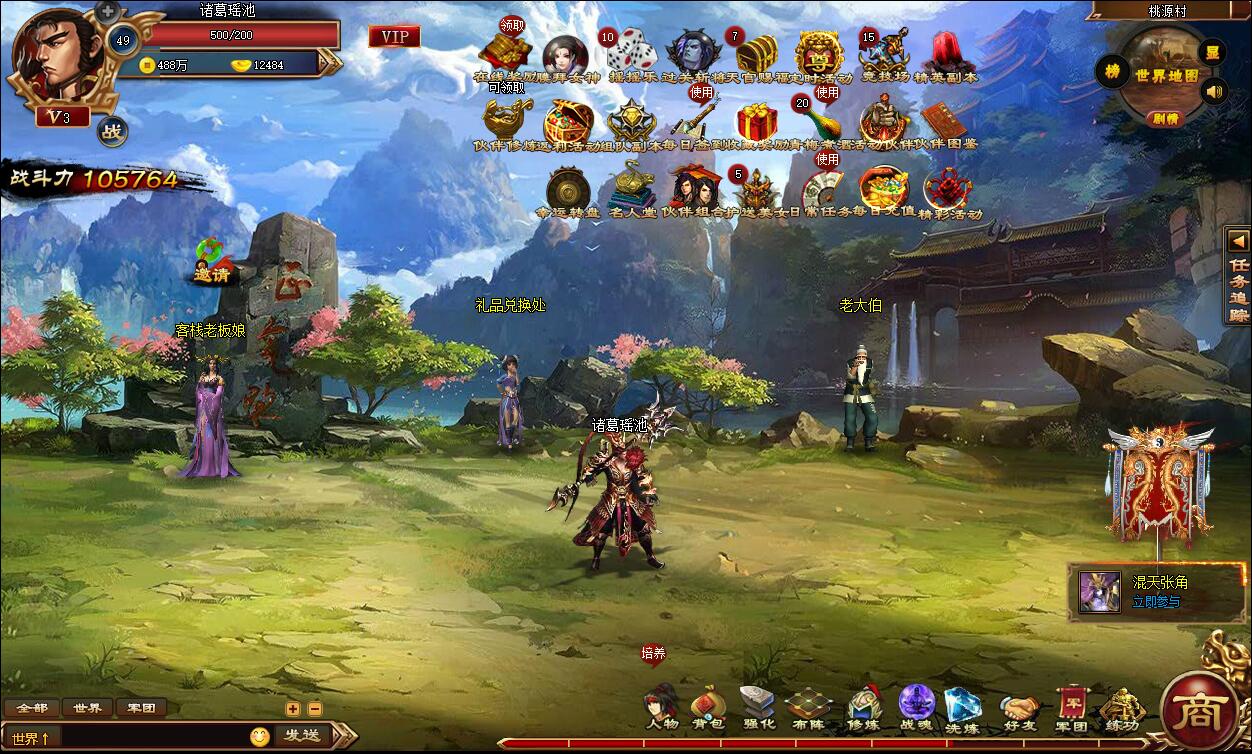Open the 世界地图 world map

[x=1166, y=75]
